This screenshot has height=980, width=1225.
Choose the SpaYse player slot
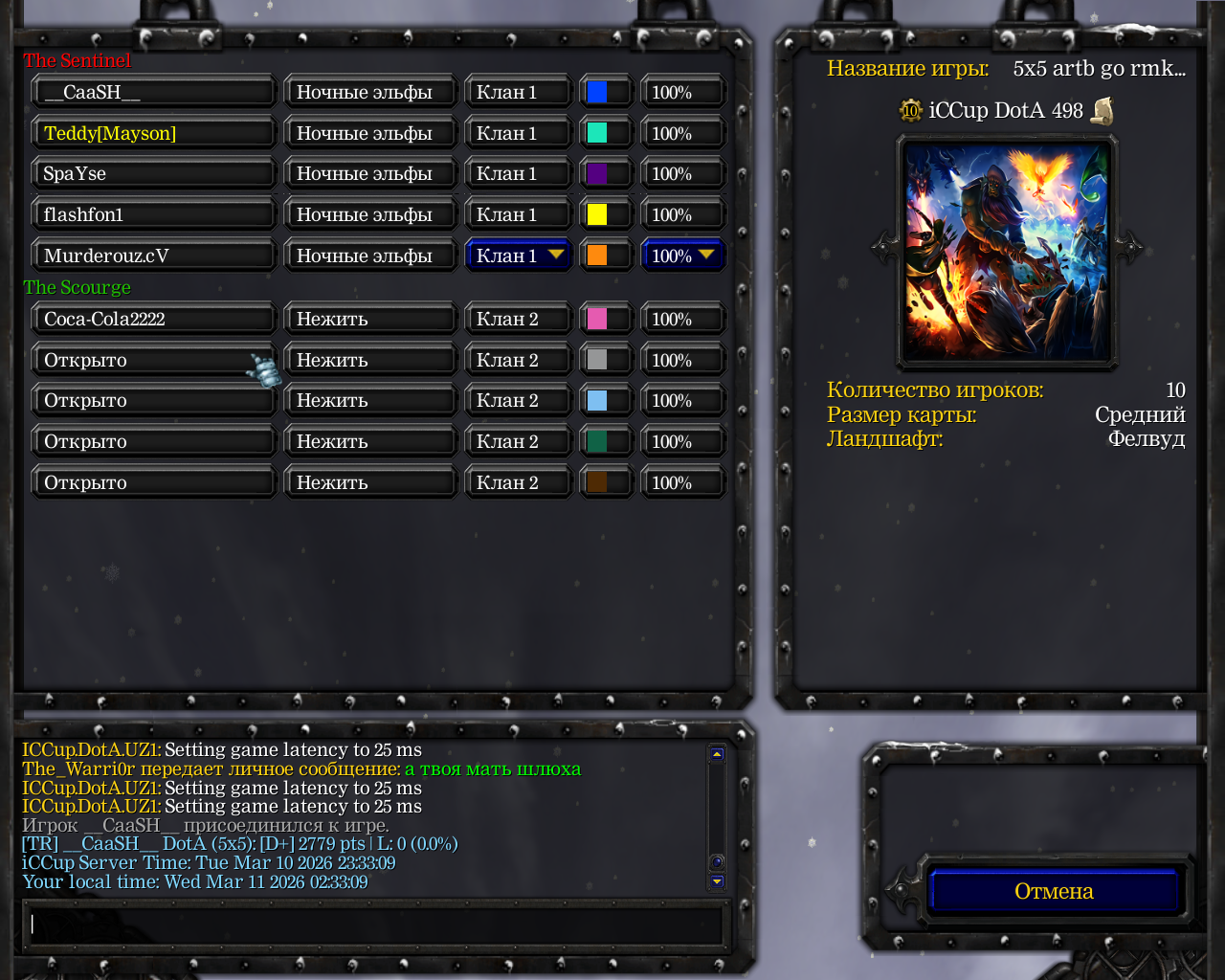tap(153, 174)
